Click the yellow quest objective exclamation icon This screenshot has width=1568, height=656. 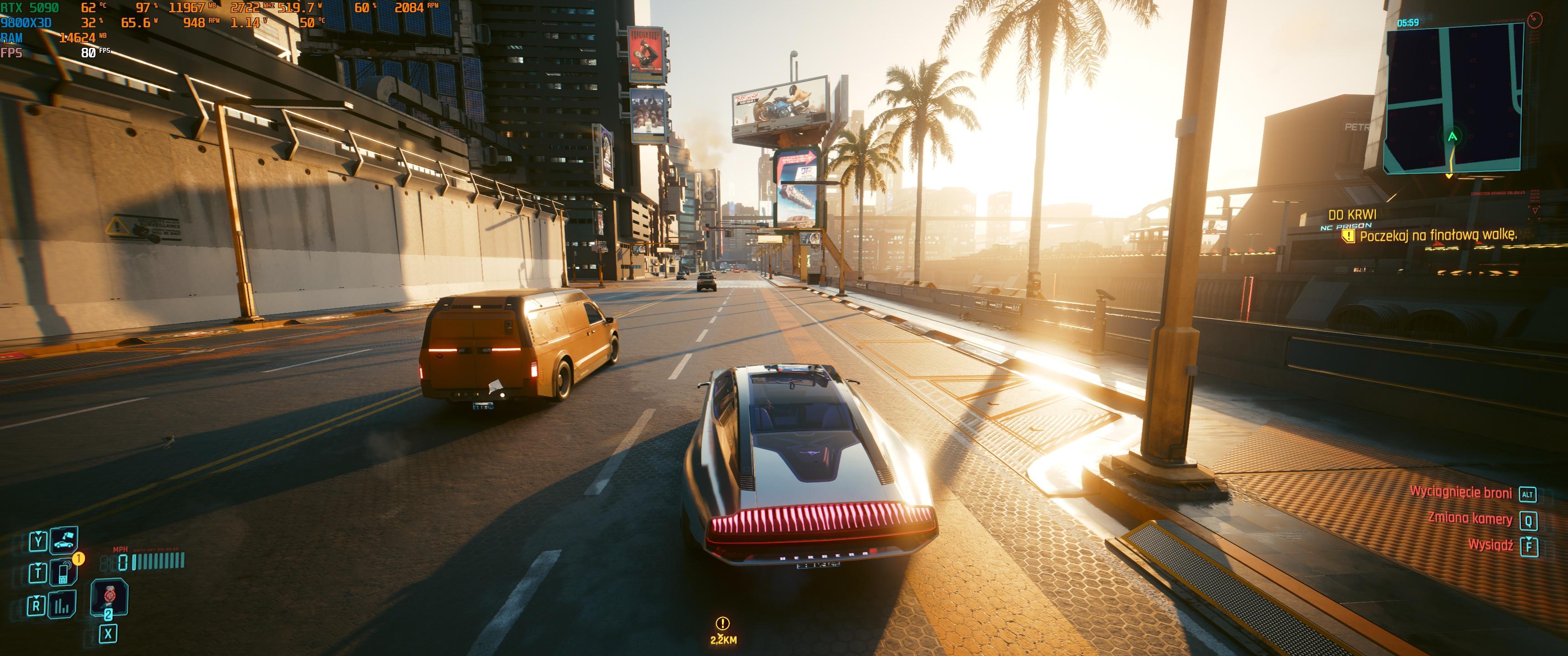click(1349, 236)
